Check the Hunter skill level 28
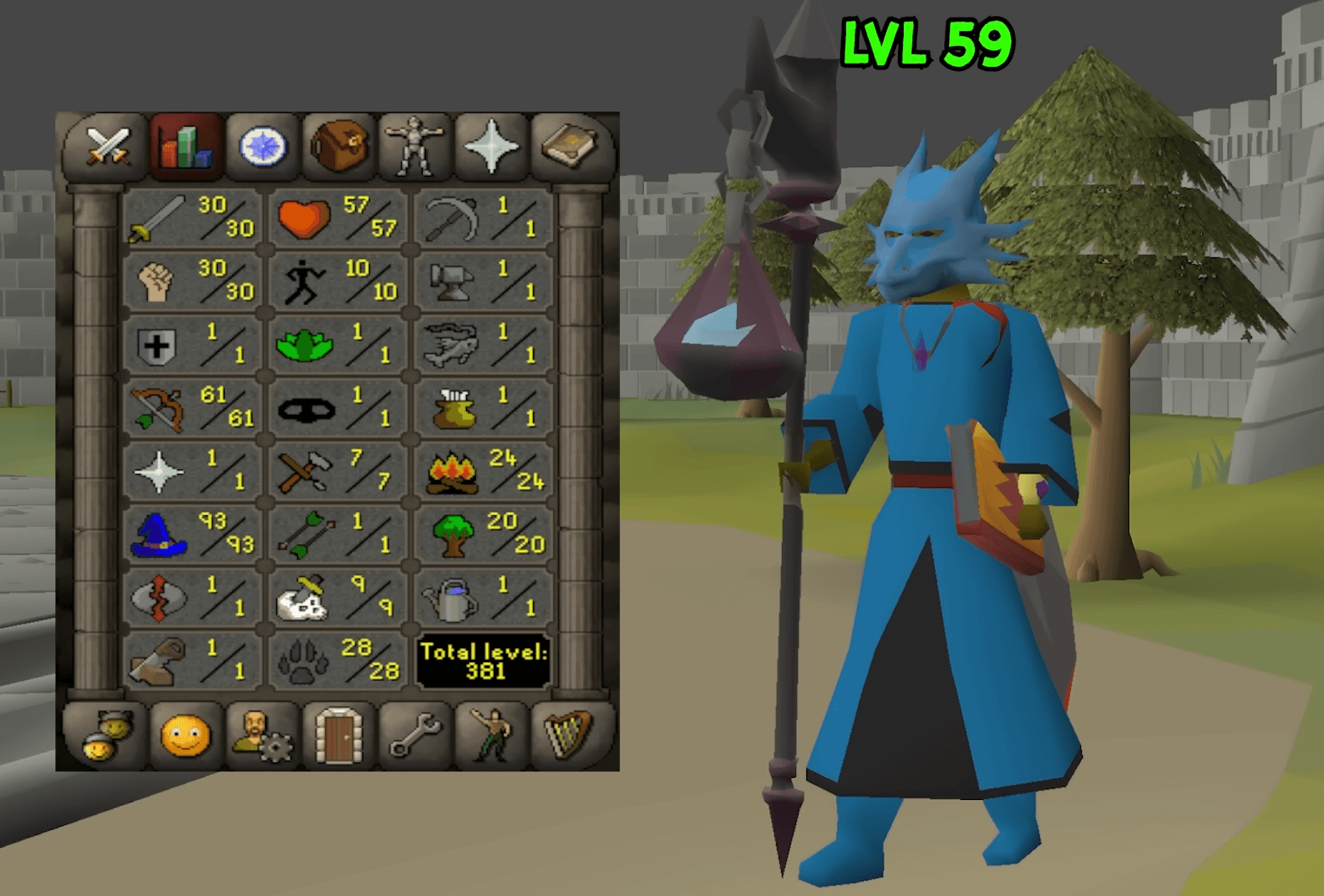Viewport: 1324px width, 896px height. tap(338, 660)
